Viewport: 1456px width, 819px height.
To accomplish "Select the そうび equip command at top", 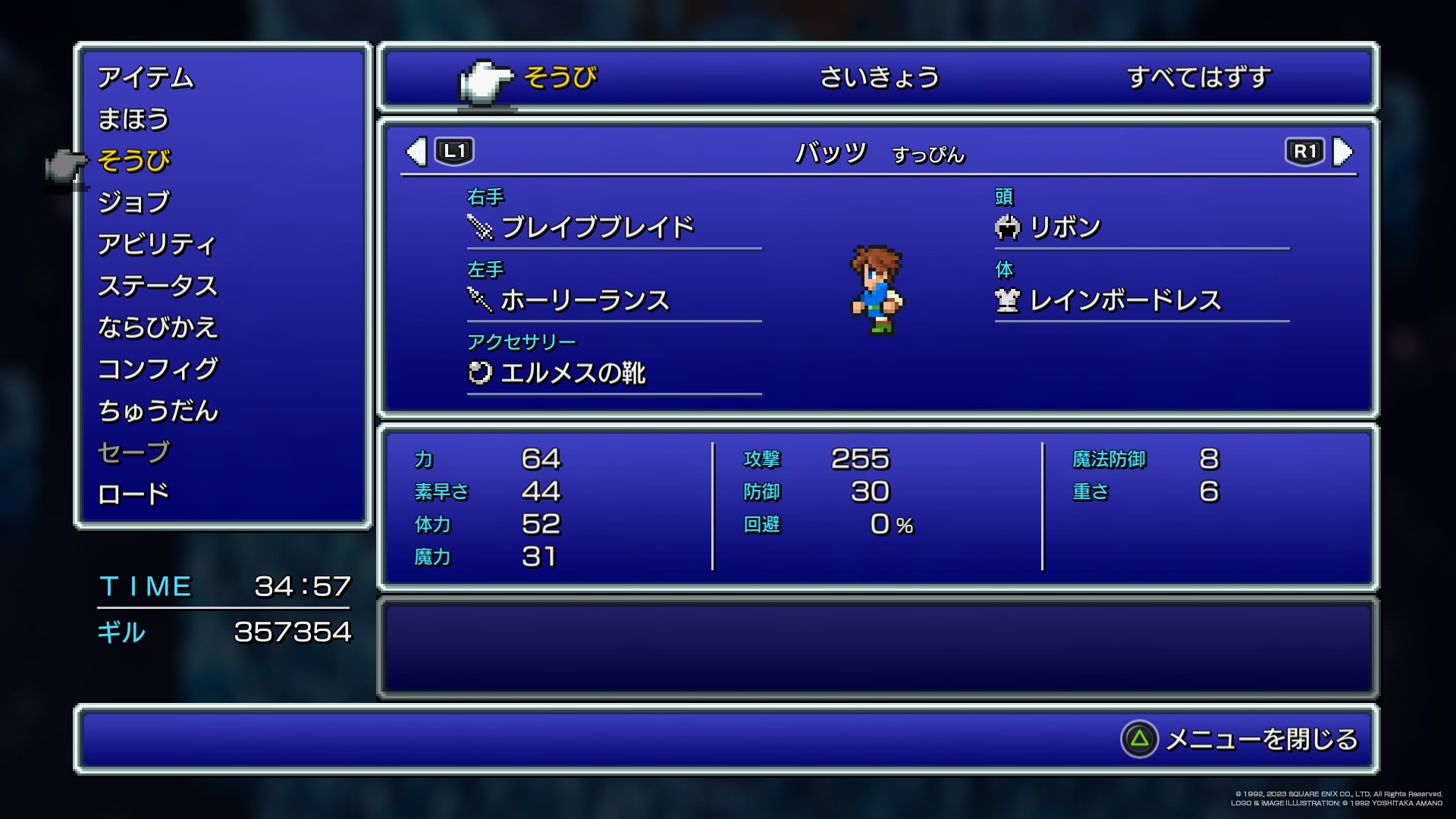I will pyautogui.click(x=560, y=77).
